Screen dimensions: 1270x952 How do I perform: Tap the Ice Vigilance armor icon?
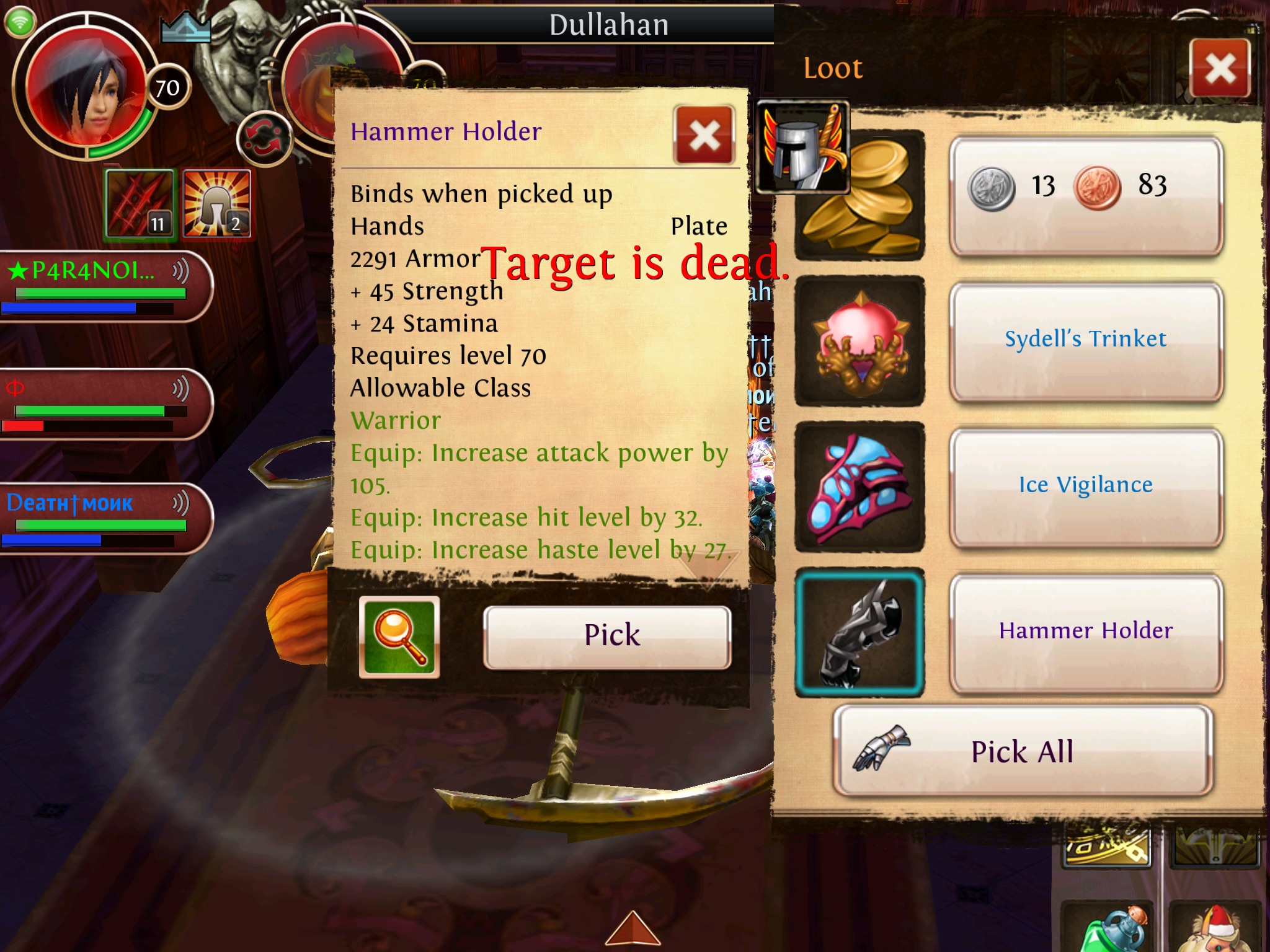(859, 487)
